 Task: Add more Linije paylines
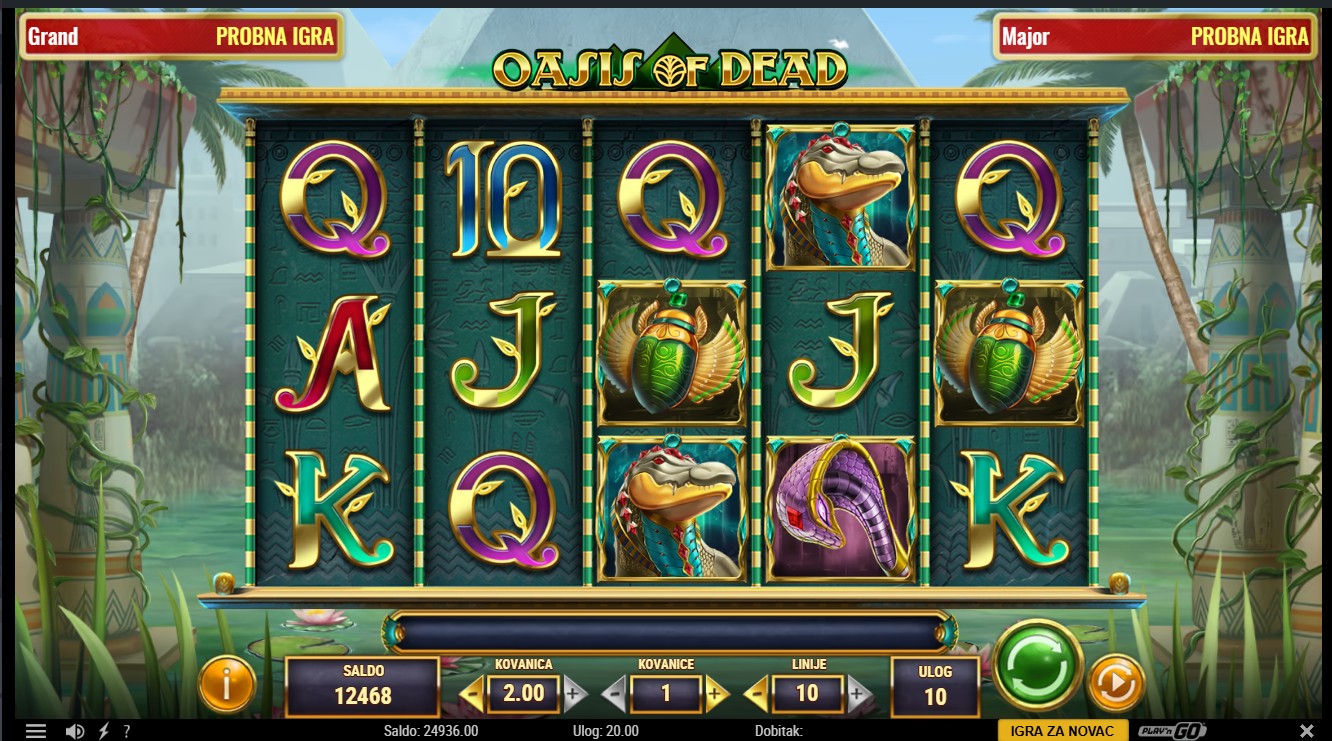[x=858, y=693]
